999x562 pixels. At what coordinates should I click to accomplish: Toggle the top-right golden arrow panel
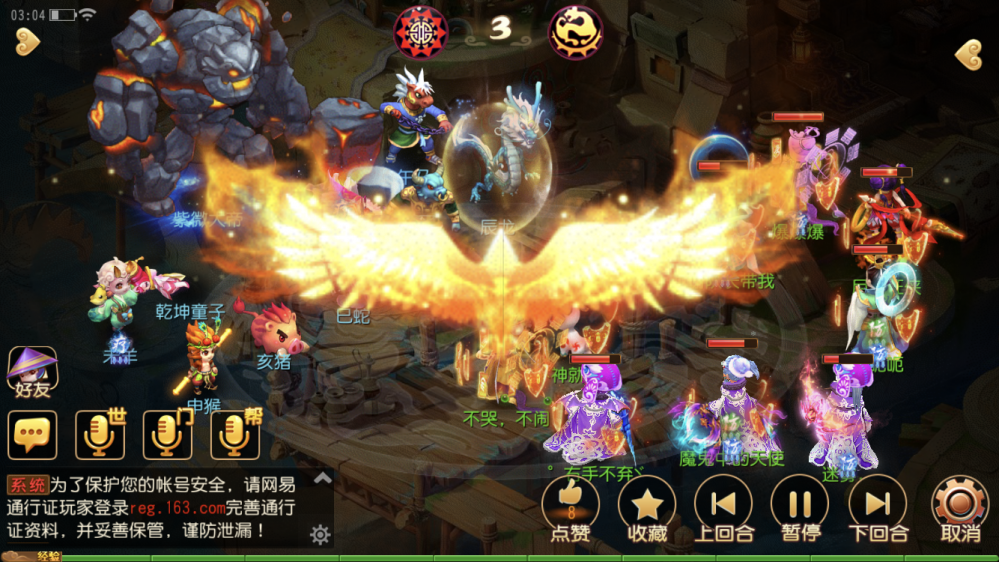[x=967, y=55]
